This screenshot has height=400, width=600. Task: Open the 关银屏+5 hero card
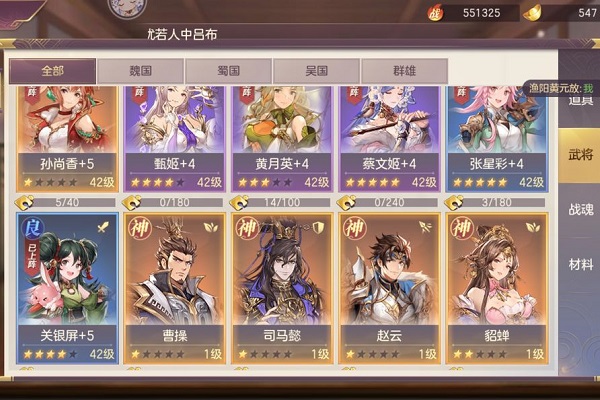[68, 286]
